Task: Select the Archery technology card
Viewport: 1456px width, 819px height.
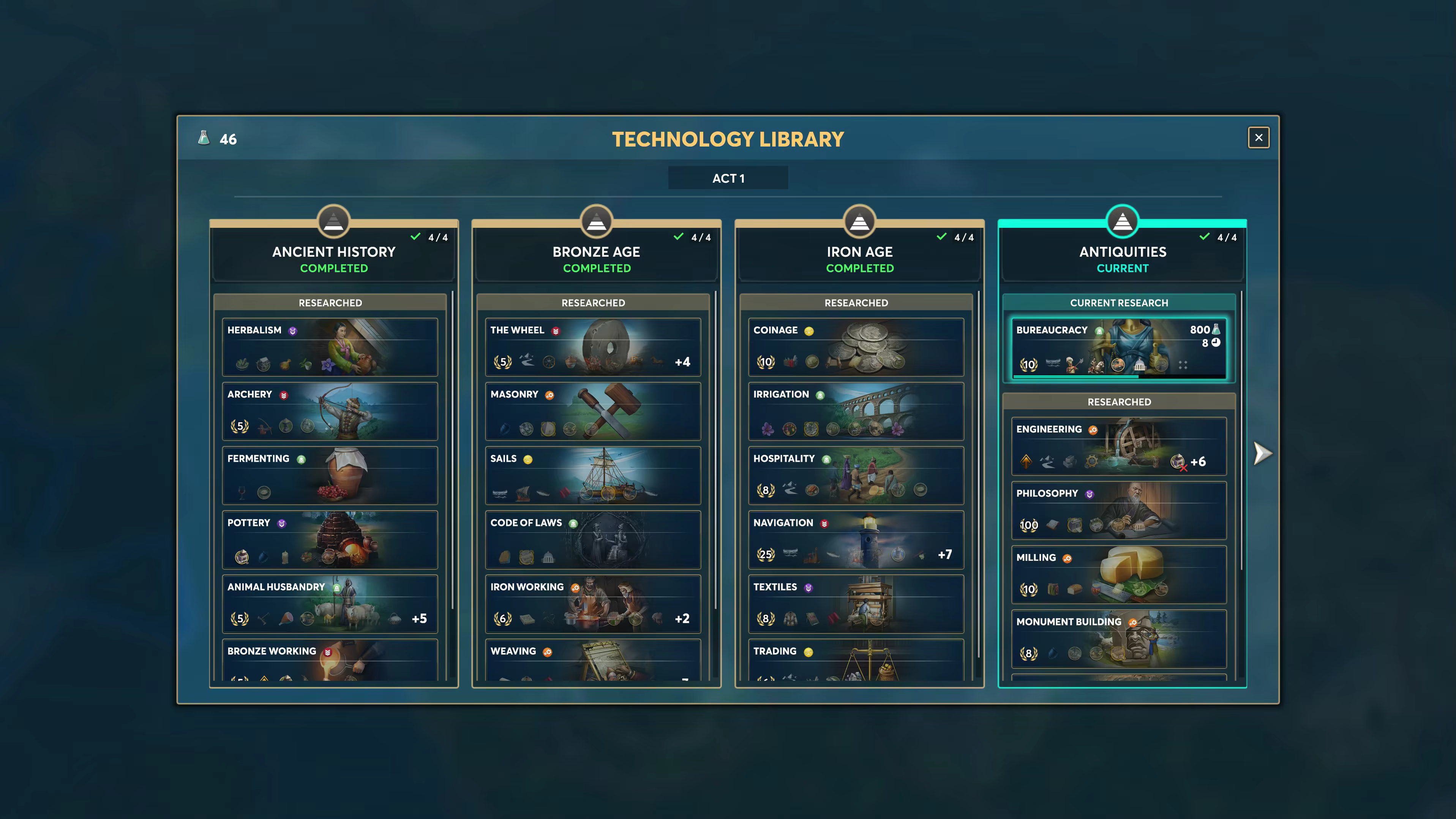Action: [x=330, y=411]
